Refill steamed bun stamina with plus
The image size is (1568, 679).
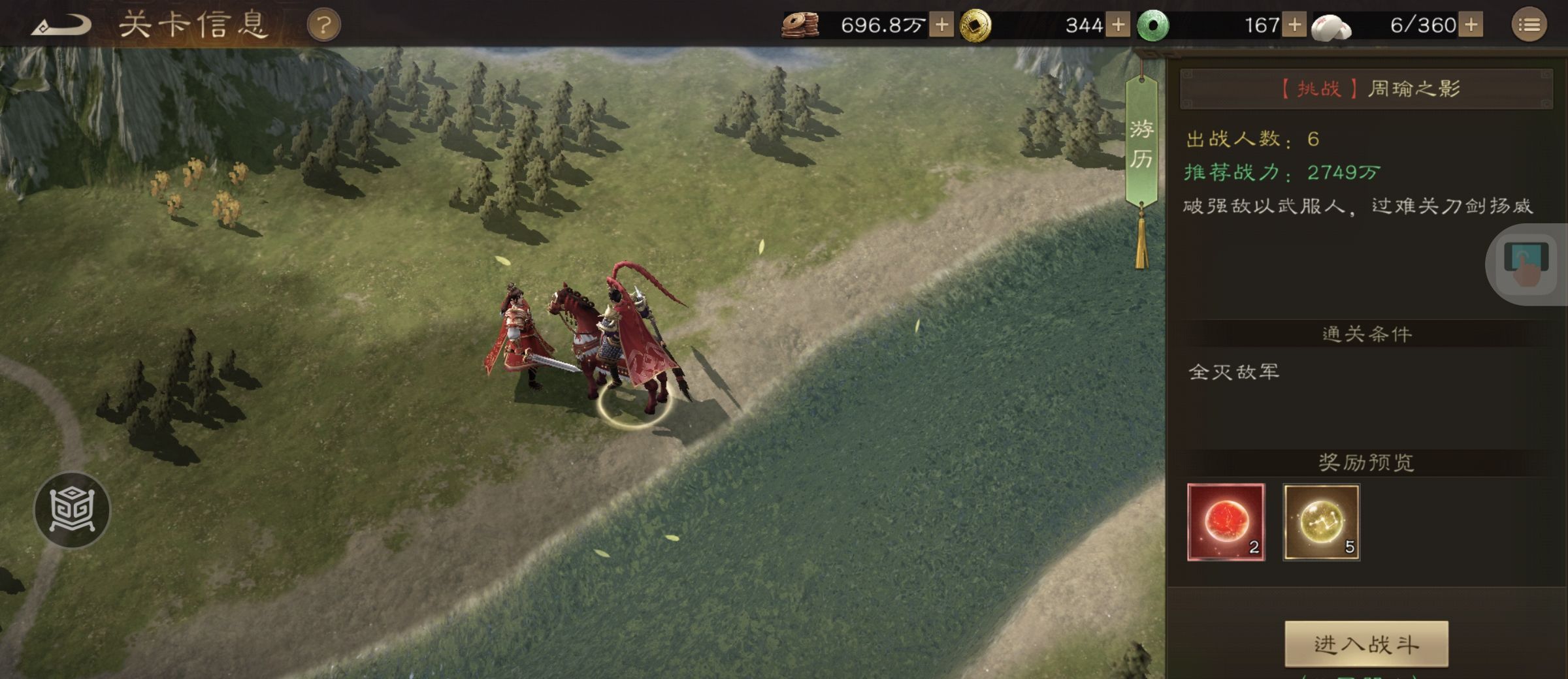click(x=1471, y=25)
